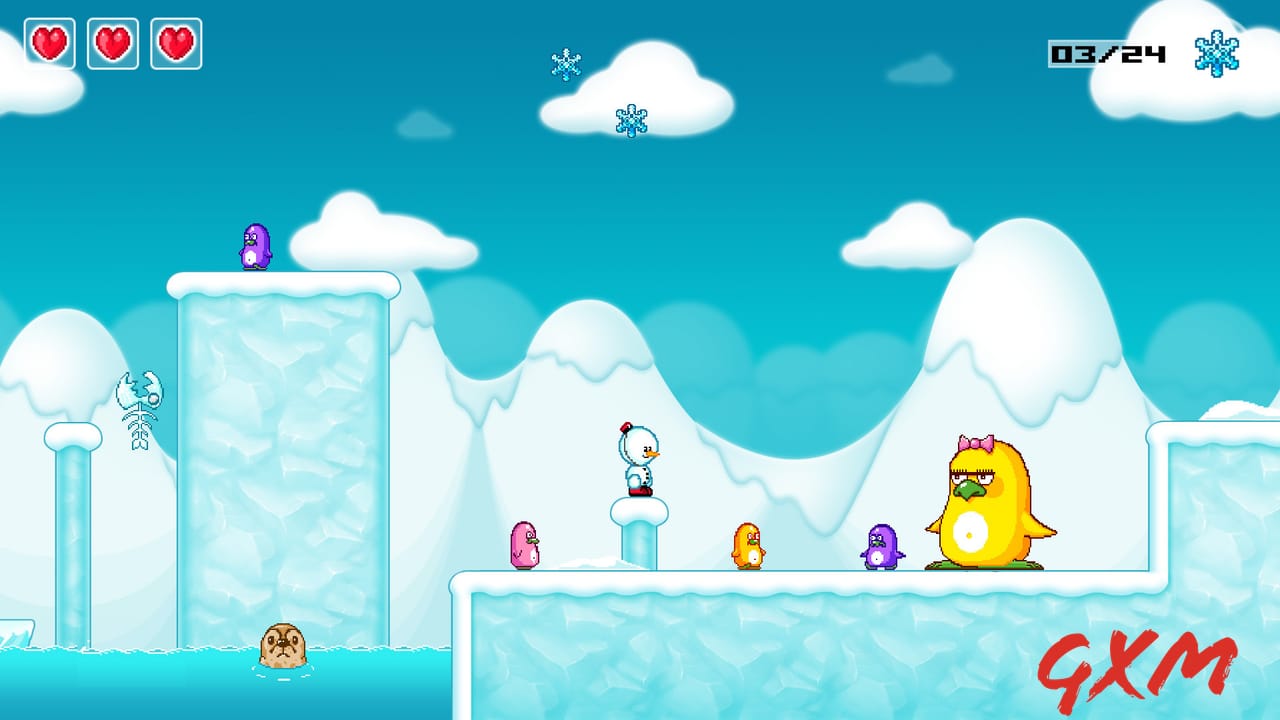Screen dimensions: 1280x720
Task: Click the first heart in the health bar
Action: click(49, 44)
